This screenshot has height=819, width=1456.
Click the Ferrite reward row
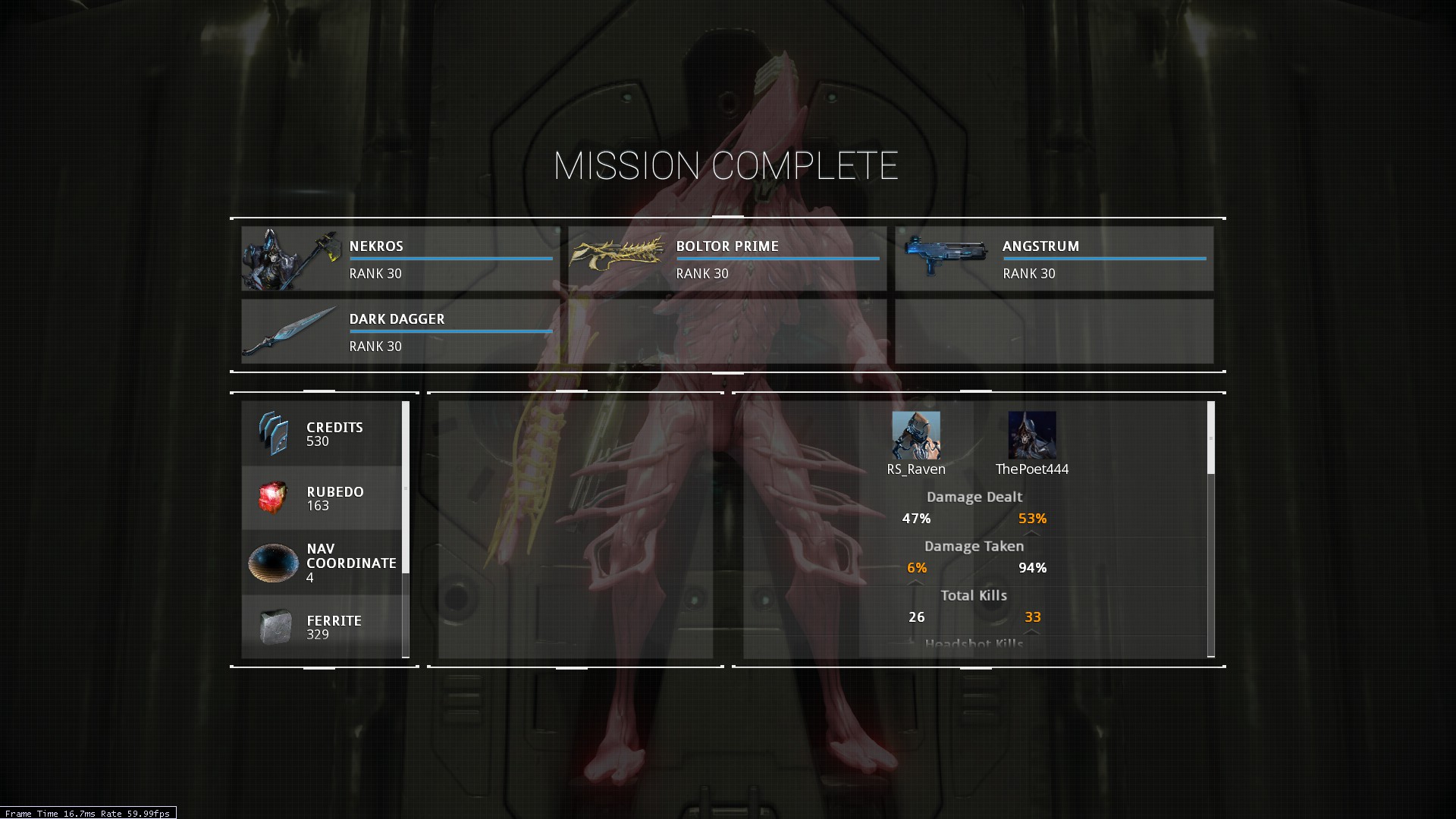[322, 626]
